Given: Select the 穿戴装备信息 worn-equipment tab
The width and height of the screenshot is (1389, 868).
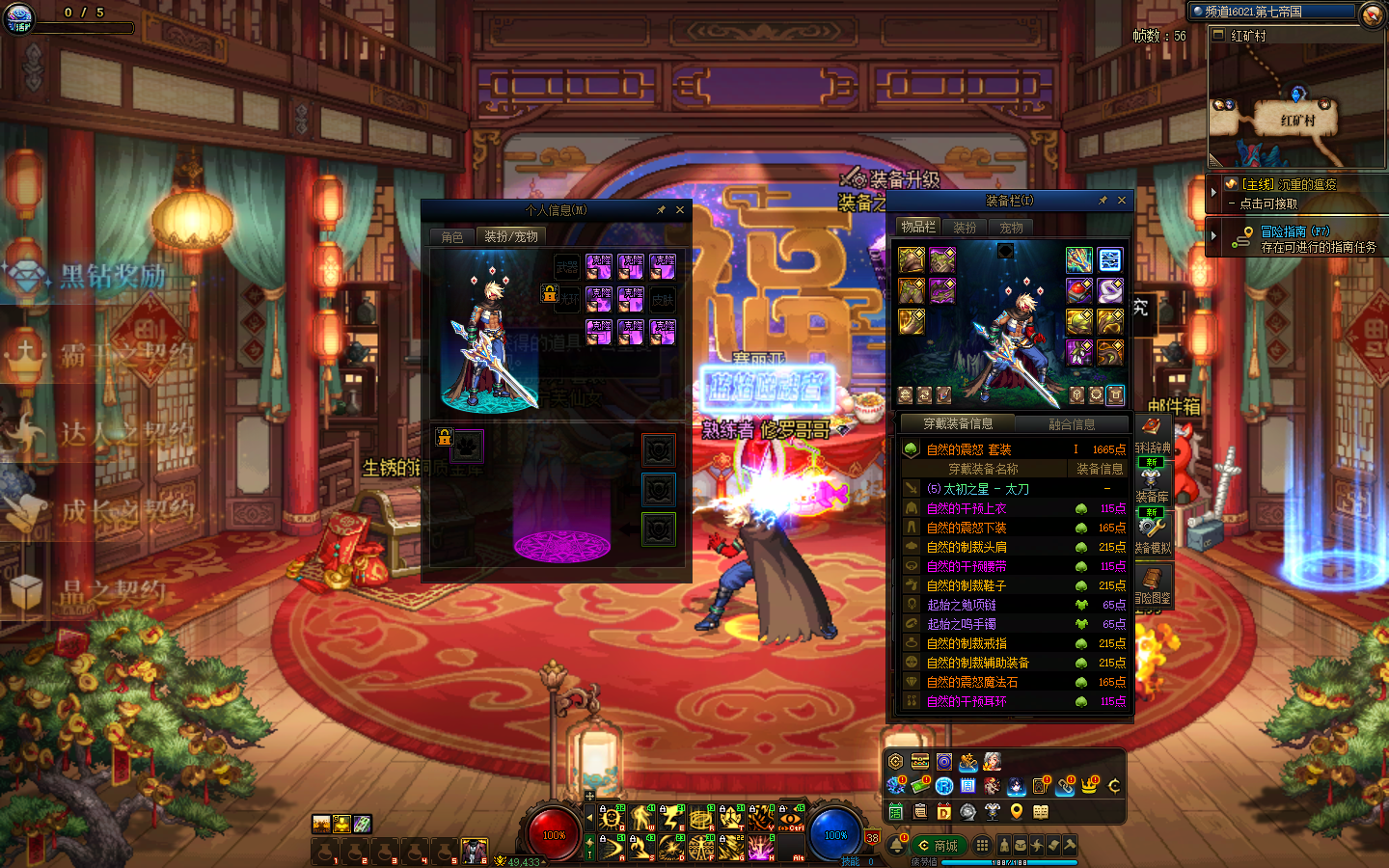Looking at the screenshot, I should pyautogui.click(x=958, y=423).
